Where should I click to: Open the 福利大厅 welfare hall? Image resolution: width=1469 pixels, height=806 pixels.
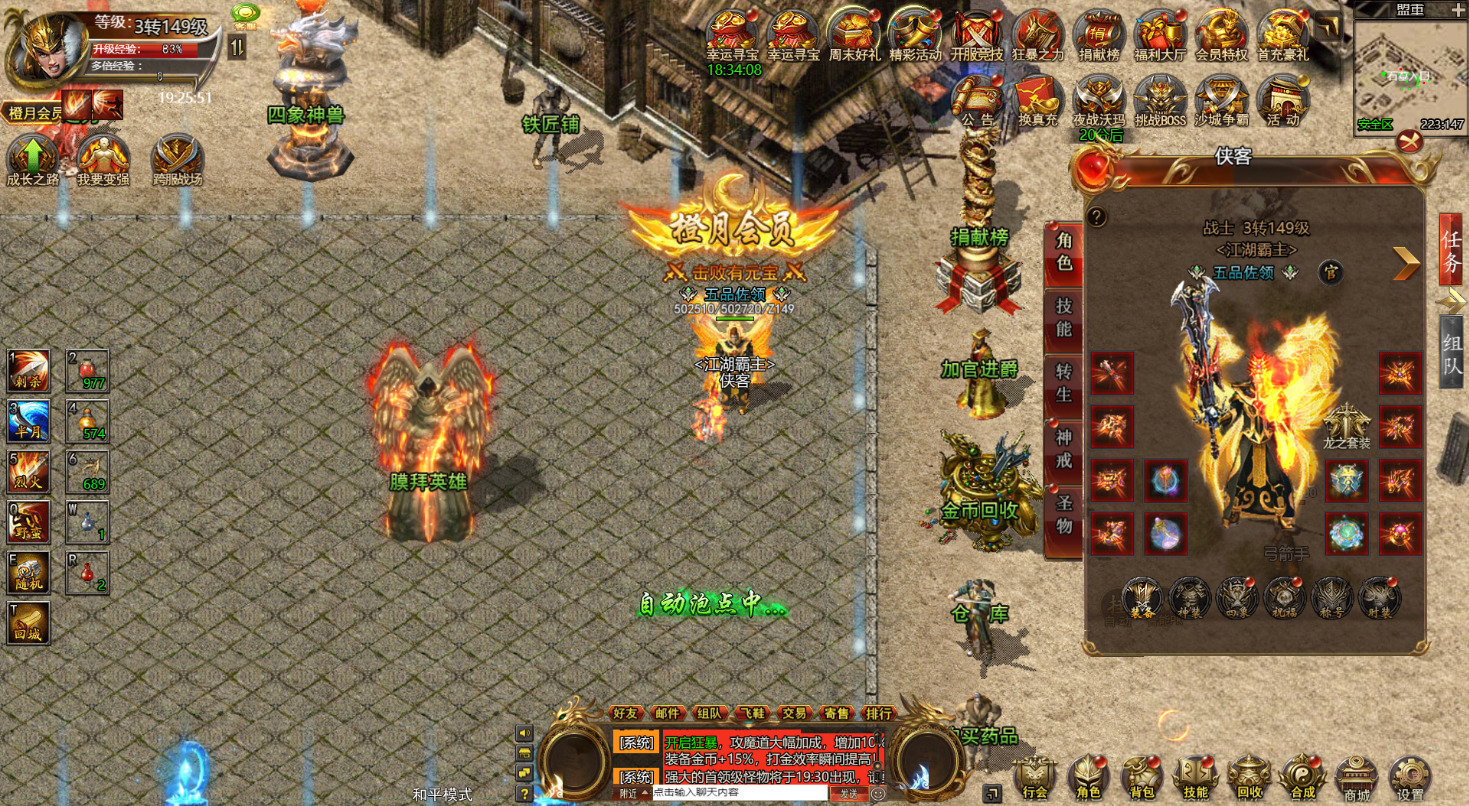point(1160,35)
